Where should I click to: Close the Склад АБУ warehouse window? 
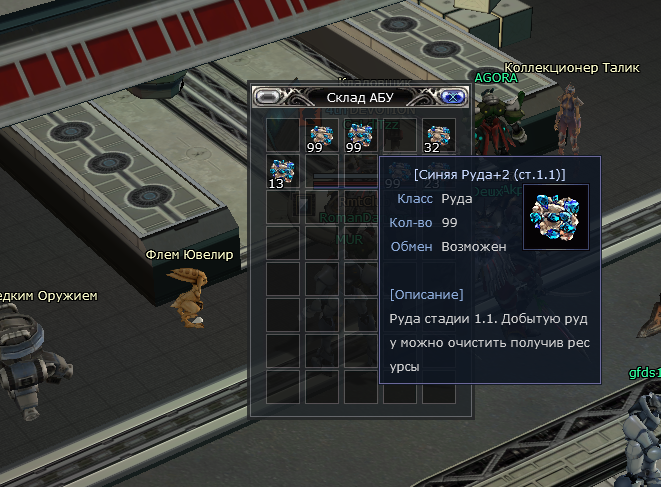(x=451, y=97)
